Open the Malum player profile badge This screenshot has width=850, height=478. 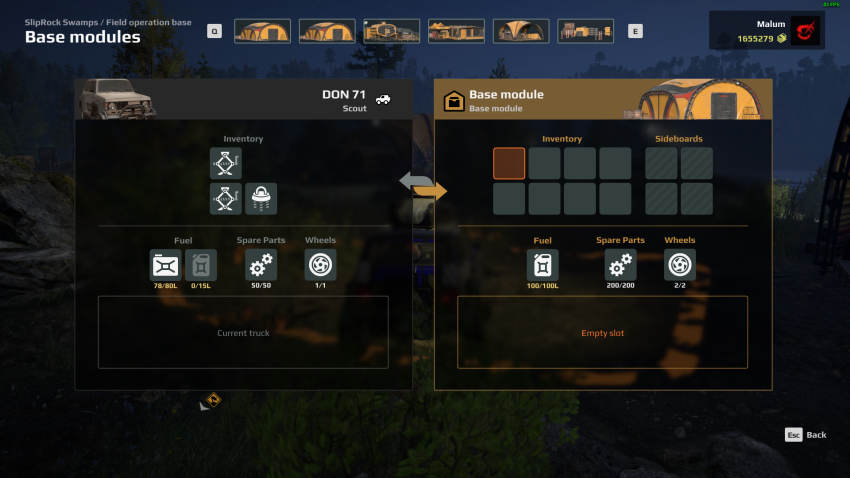tap(767, 31)
